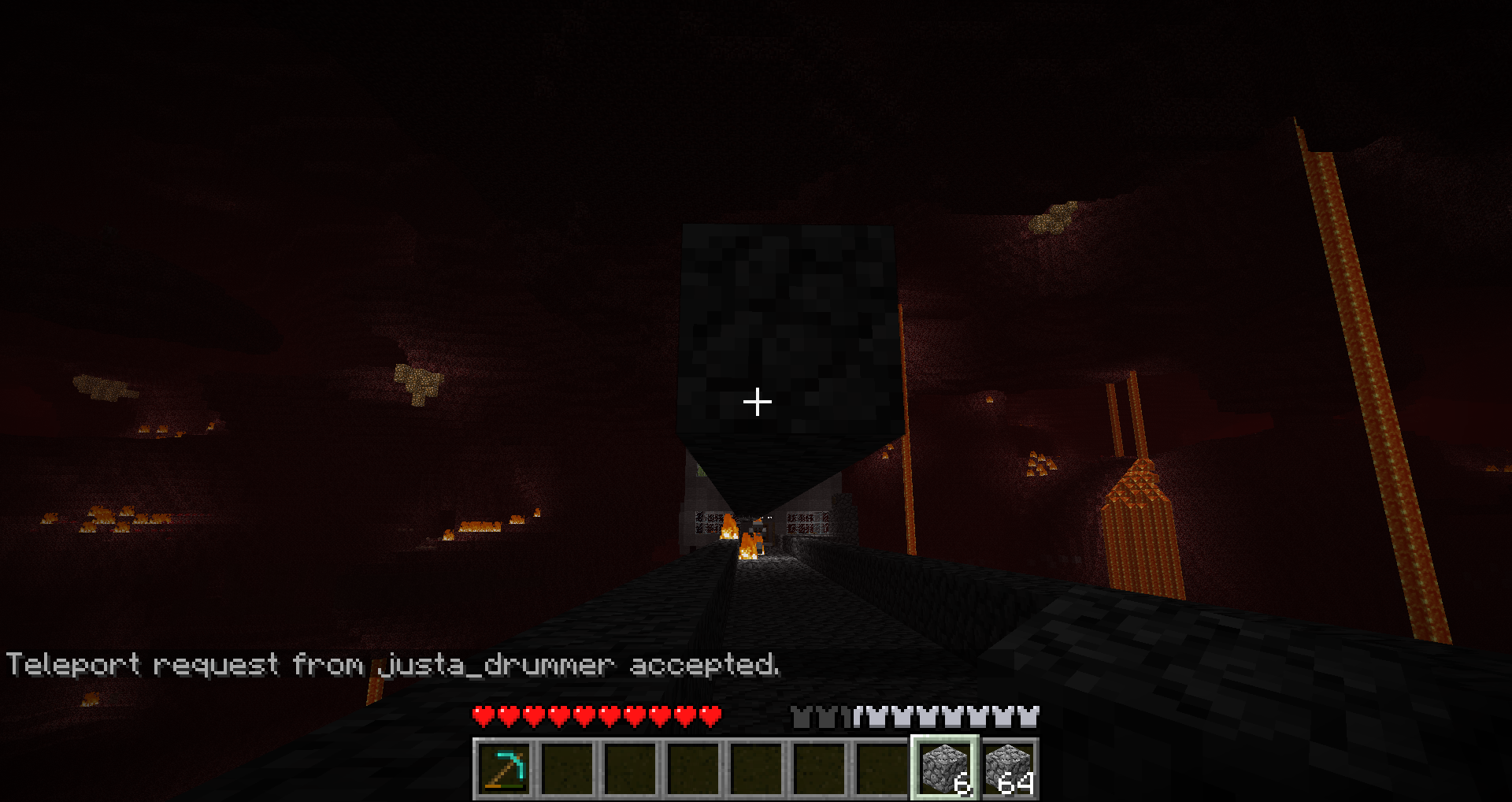Select the diamond pickaxe hotbar slot
This screenshot has height=802, width=1512.
point(504,768)
